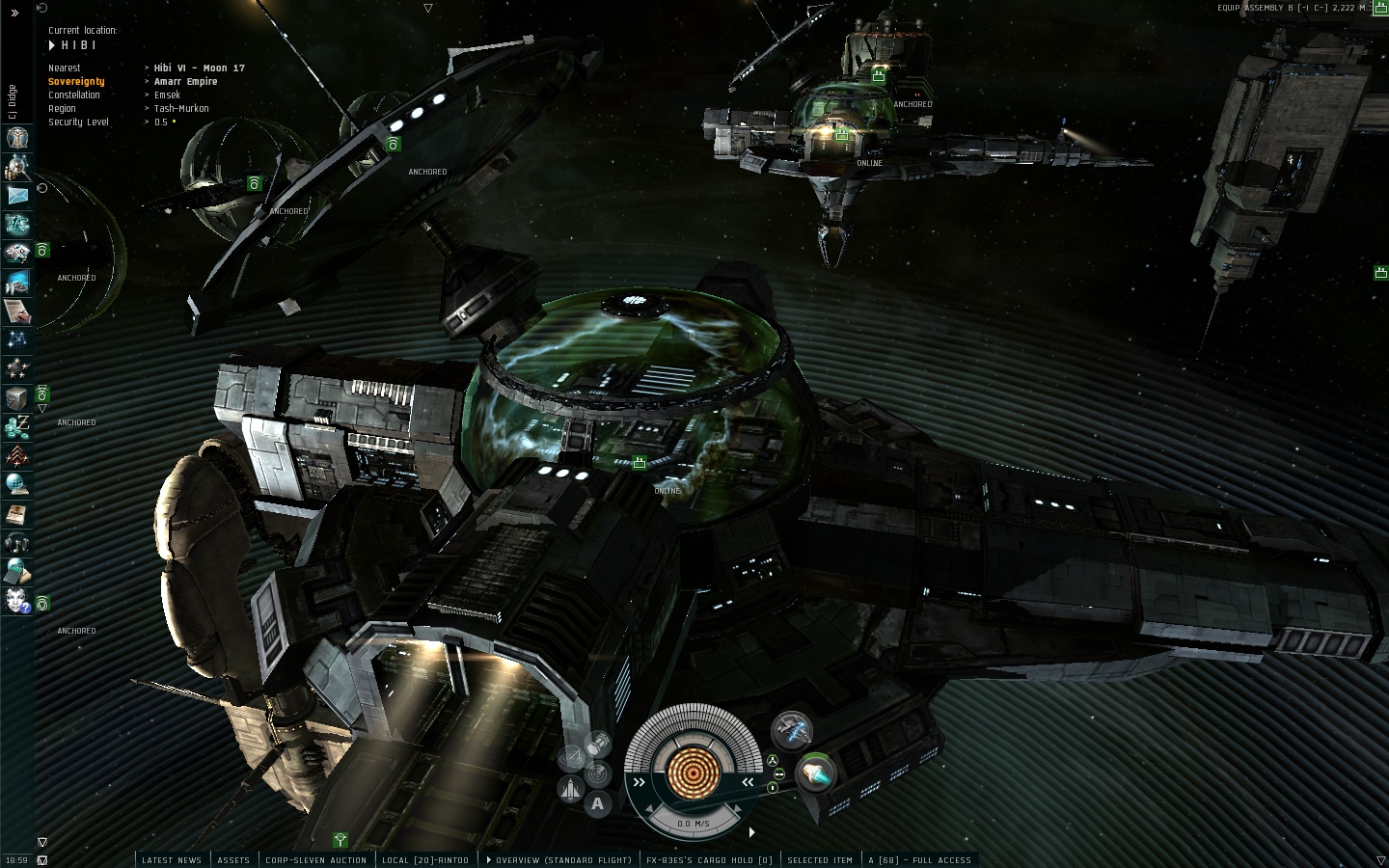Open the Local [20]-Rintoo chat tab
Viewport: 1389px width, 868px height.
pyautogui.click(x=424, y=860)
